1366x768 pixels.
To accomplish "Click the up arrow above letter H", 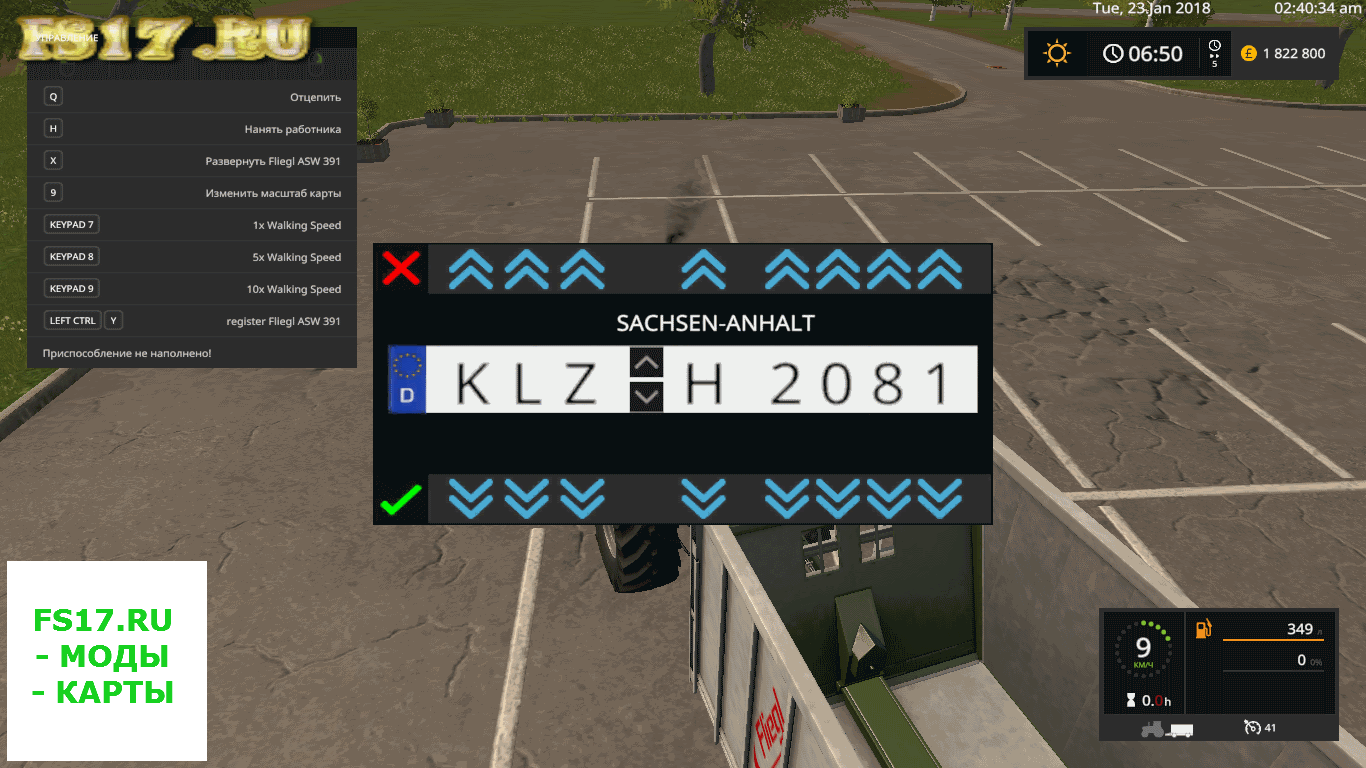I will pyautogui.click(x=703, y=269).
